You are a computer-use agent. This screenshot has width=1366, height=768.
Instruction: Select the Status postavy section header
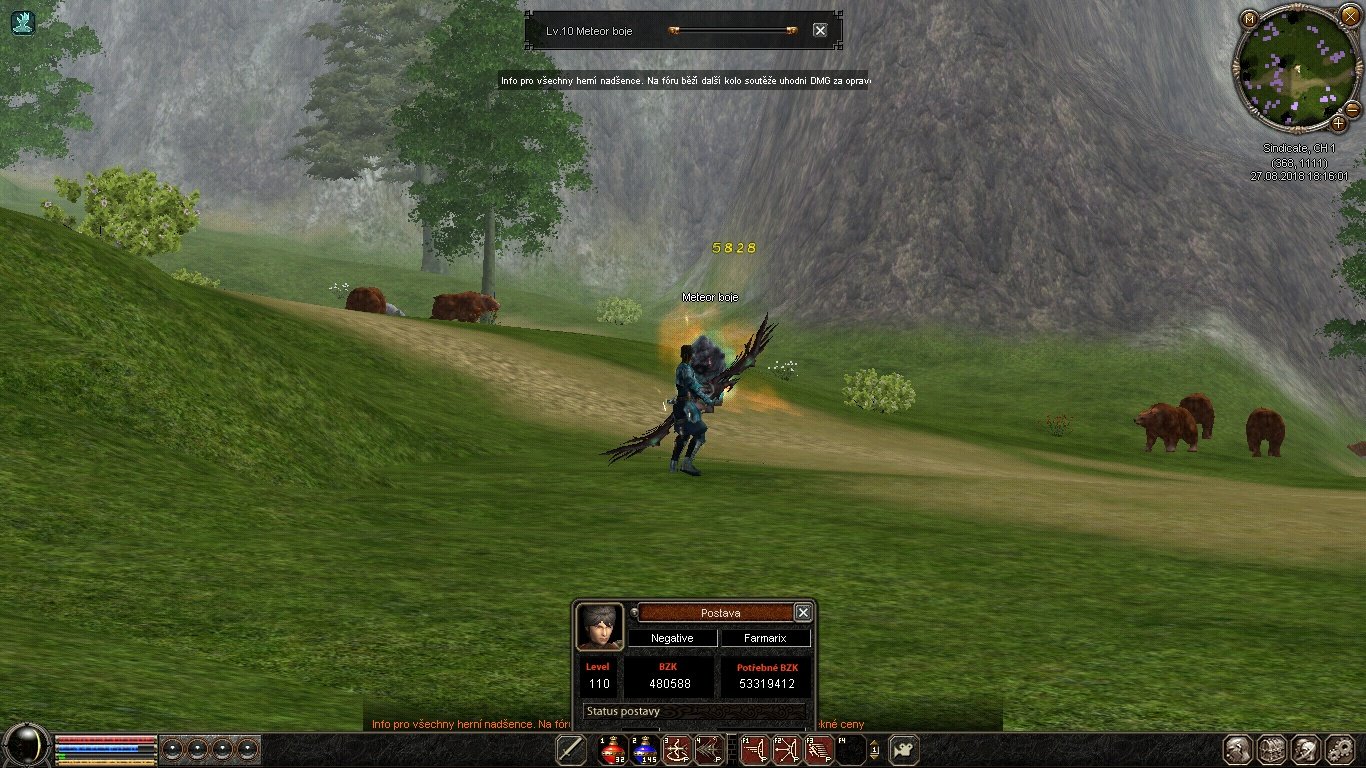(695, 711)
